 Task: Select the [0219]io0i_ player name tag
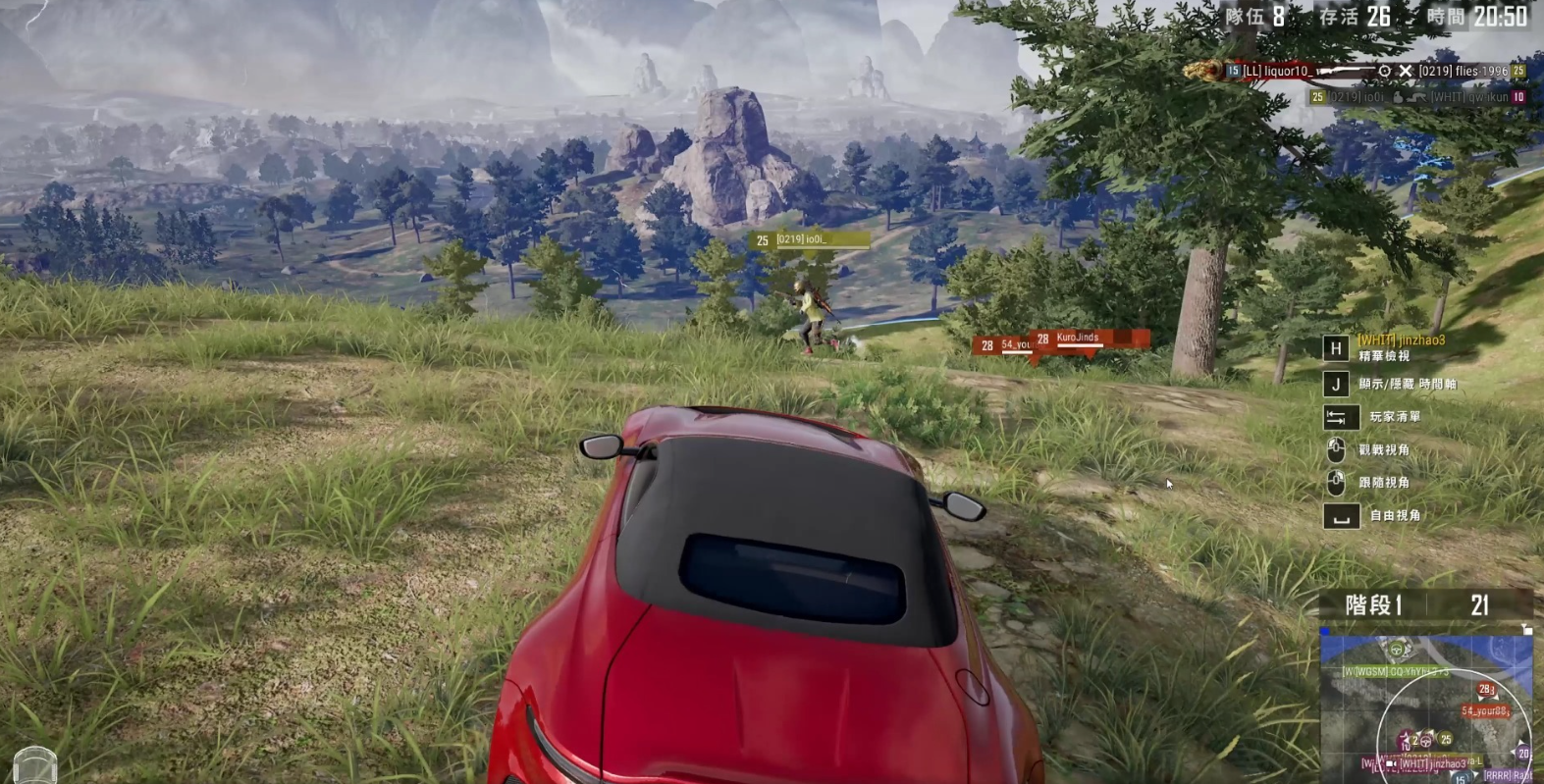[810, 239]
